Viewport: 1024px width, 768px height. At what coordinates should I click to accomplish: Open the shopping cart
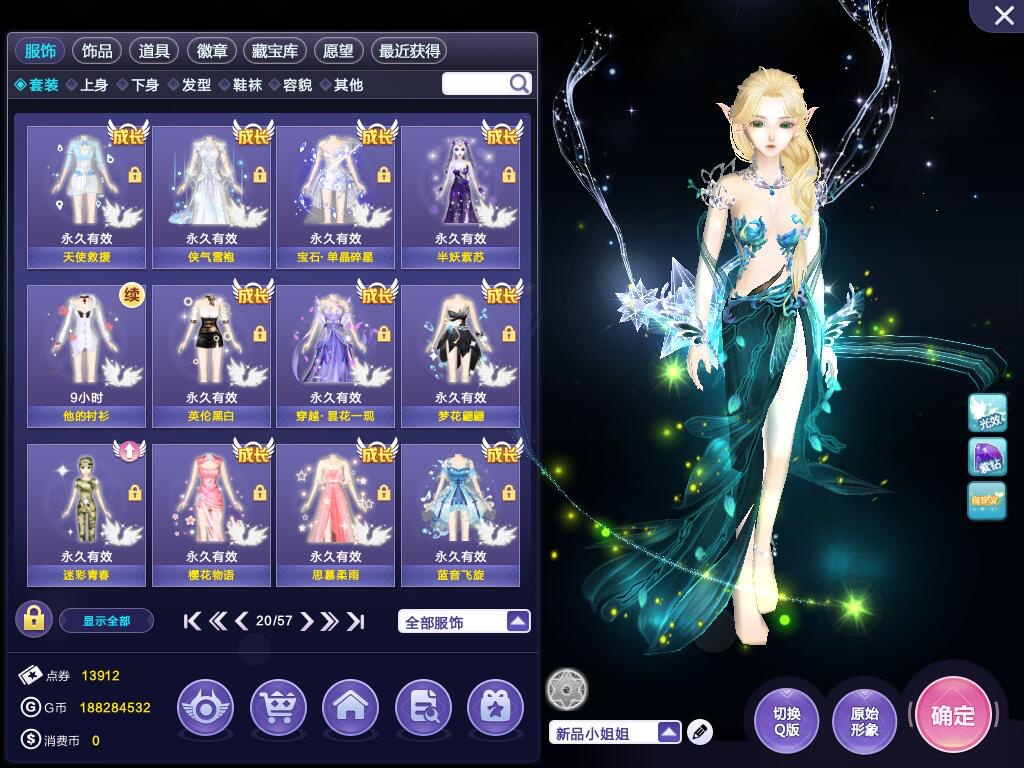click(278, 708)
